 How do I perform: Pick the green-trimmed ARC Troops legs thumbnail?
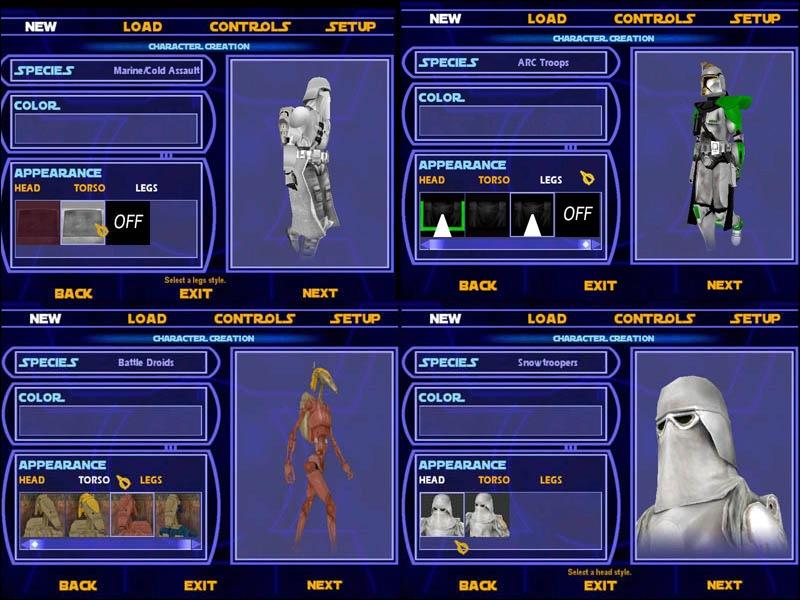[x=441, y=214]
